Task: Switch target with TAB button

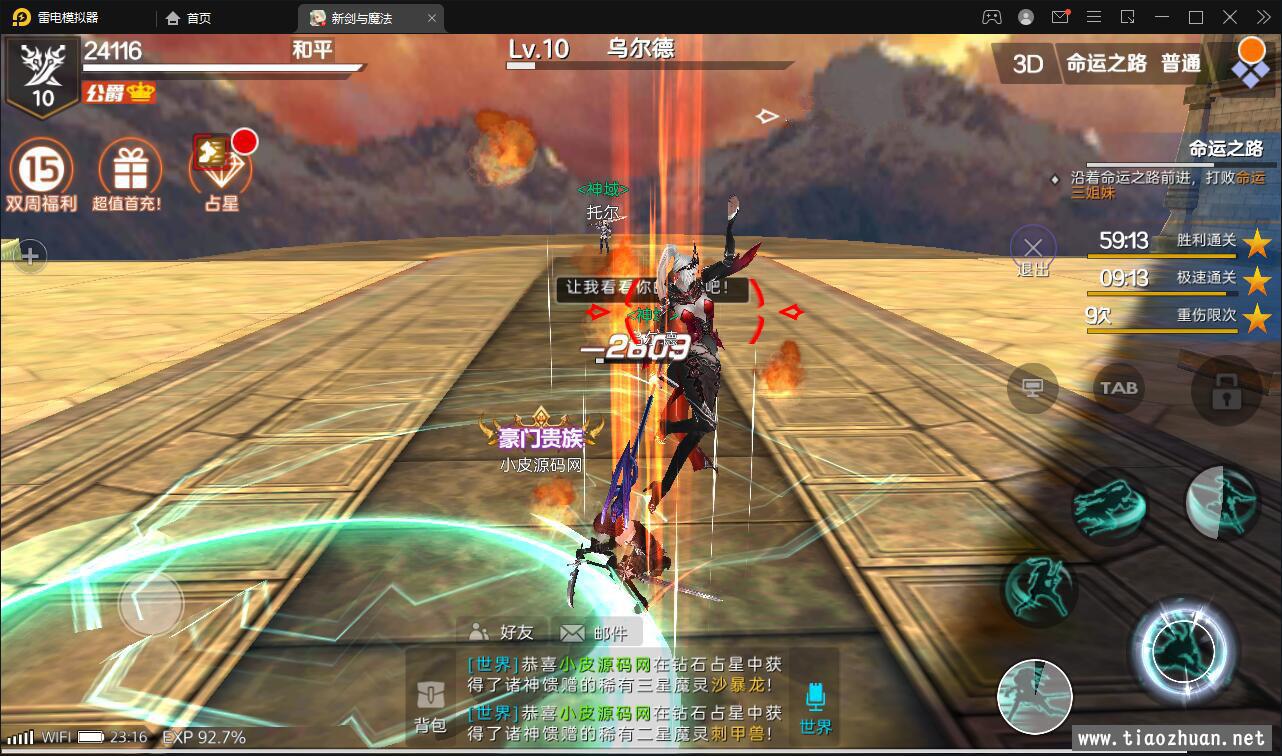Action: coord(1118,388)
